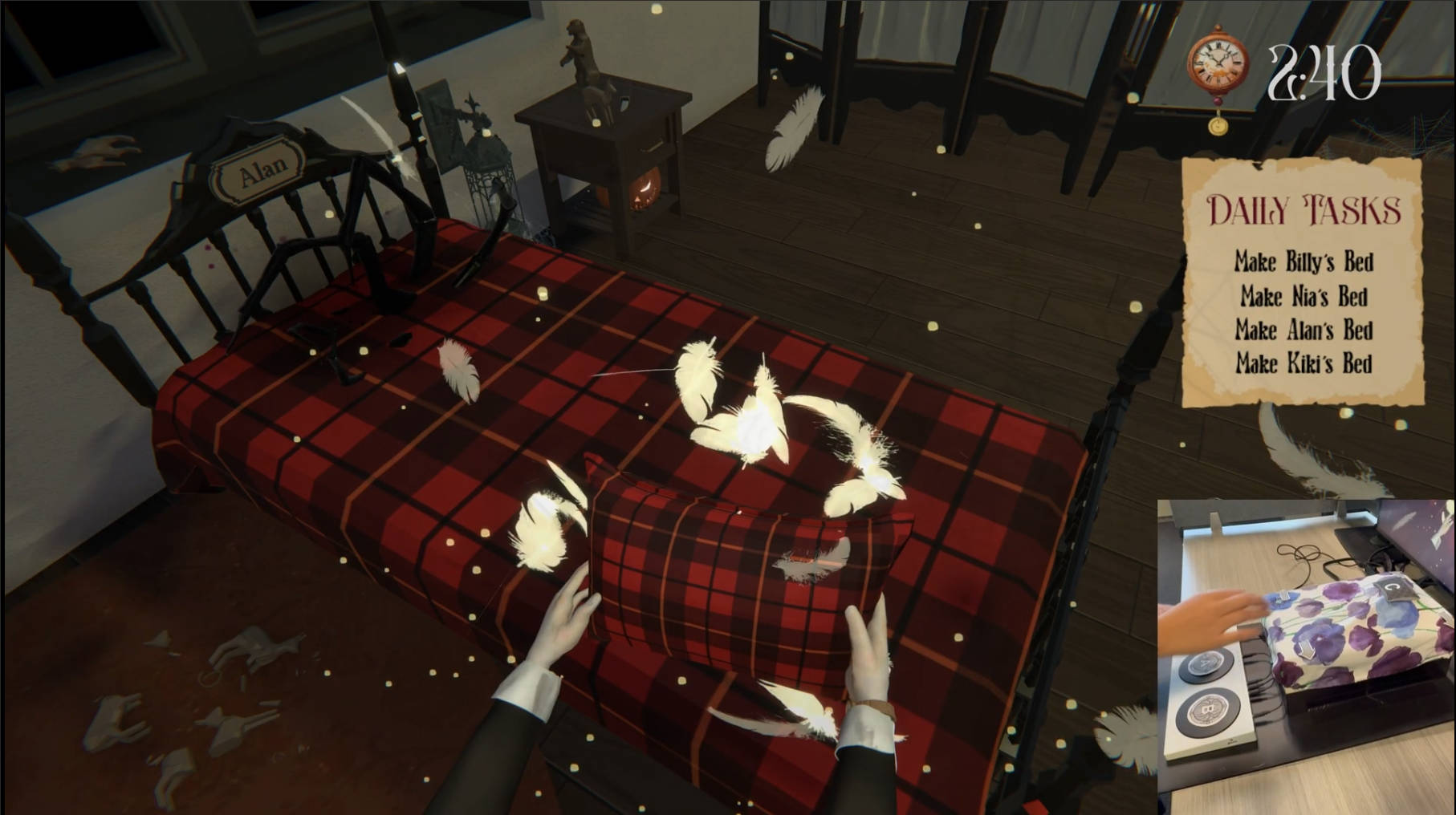1456x815 pixels.
Task: Select the Make Billy's Bed task
Action: (x=1303, y=262)
